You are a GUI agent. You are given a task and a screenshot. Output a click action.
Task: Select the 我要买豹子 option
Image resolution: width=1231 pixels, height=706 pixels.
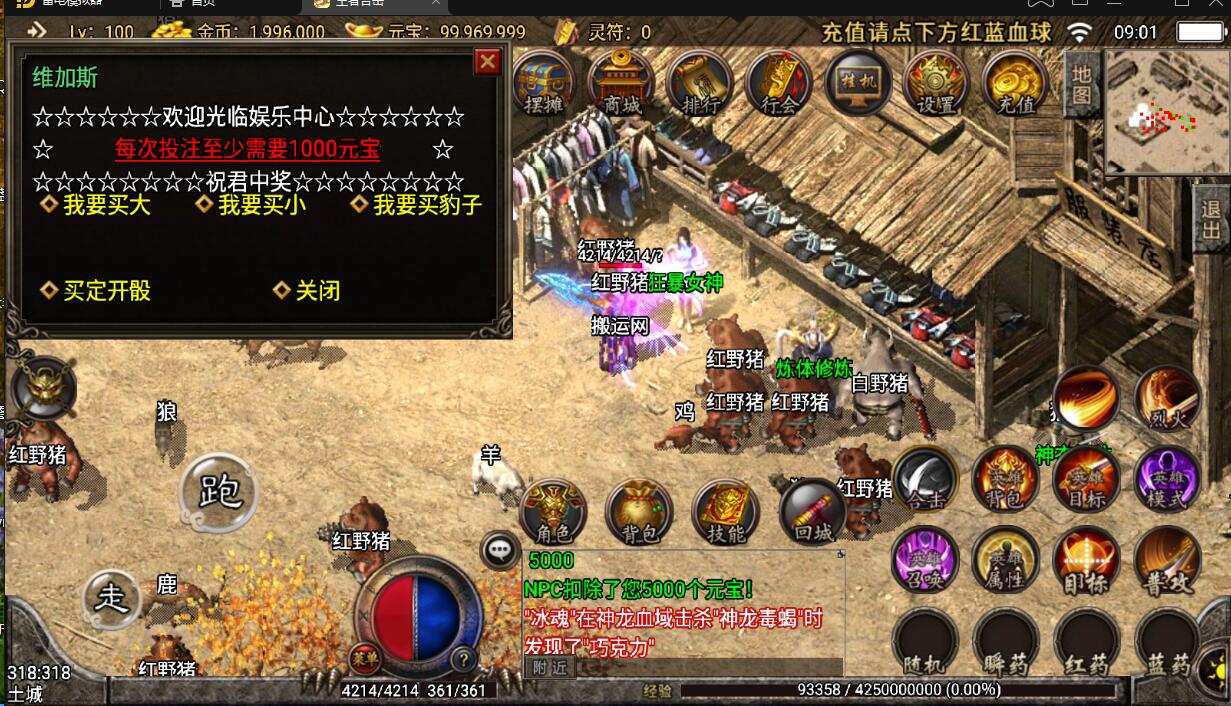pos(427,205)
